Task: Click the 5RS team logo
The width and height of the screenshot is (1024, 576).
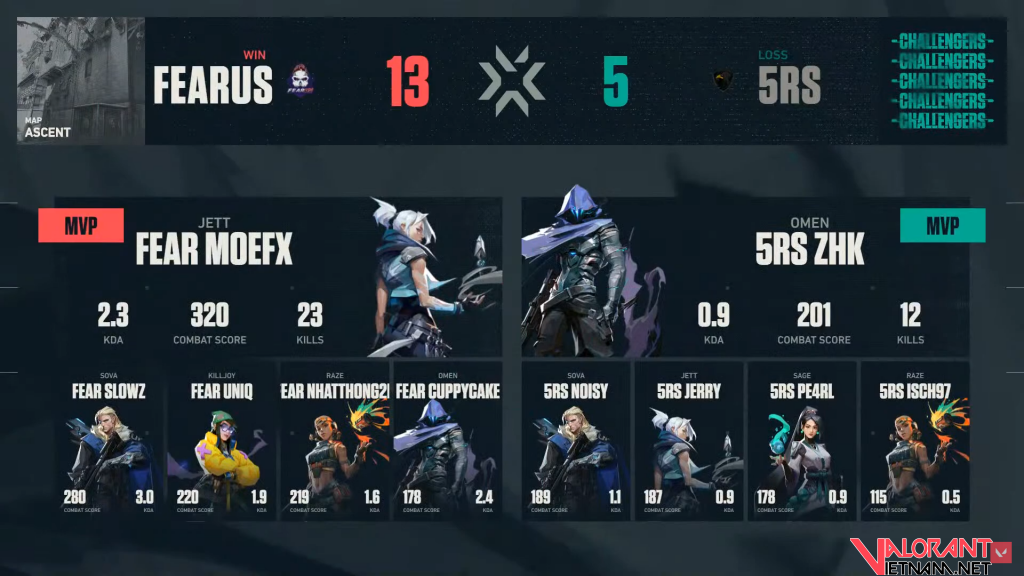Action: point(724,82)
